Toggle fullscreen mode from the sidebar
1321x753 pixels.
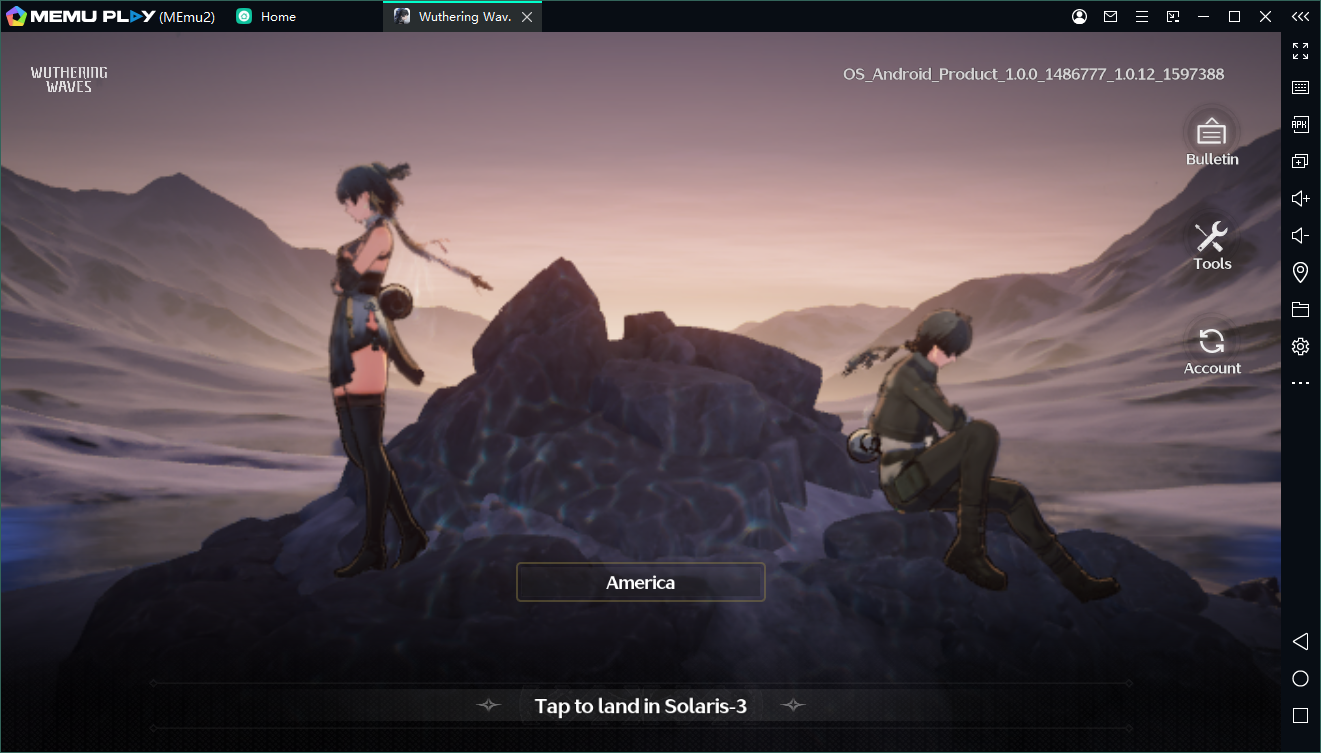(x=1300, y=51)
